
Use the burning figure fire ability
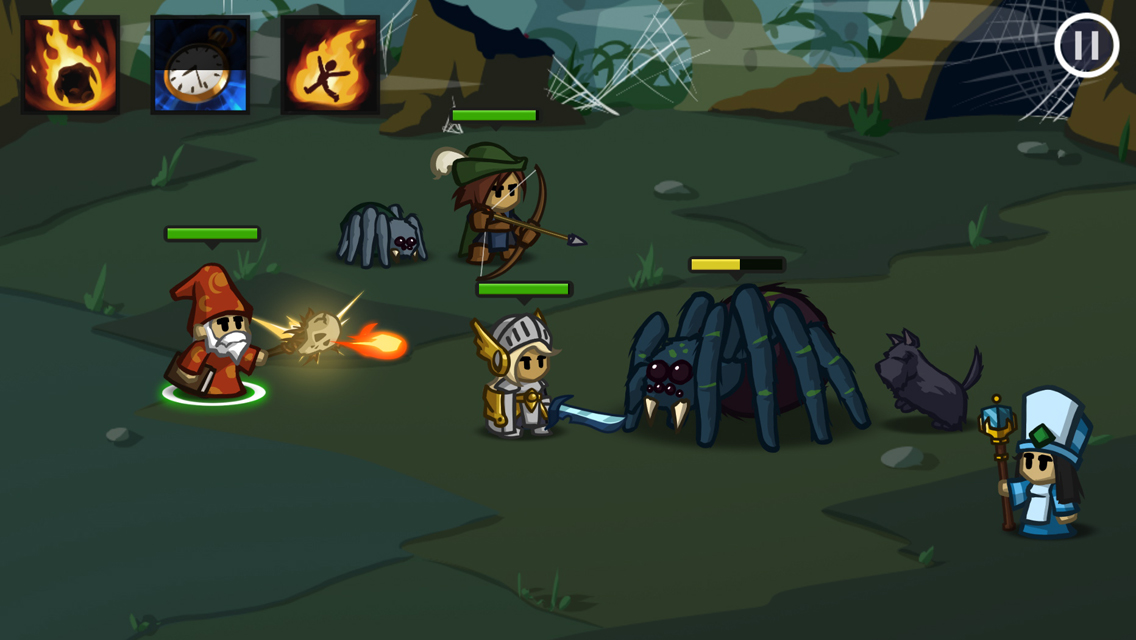330,65
